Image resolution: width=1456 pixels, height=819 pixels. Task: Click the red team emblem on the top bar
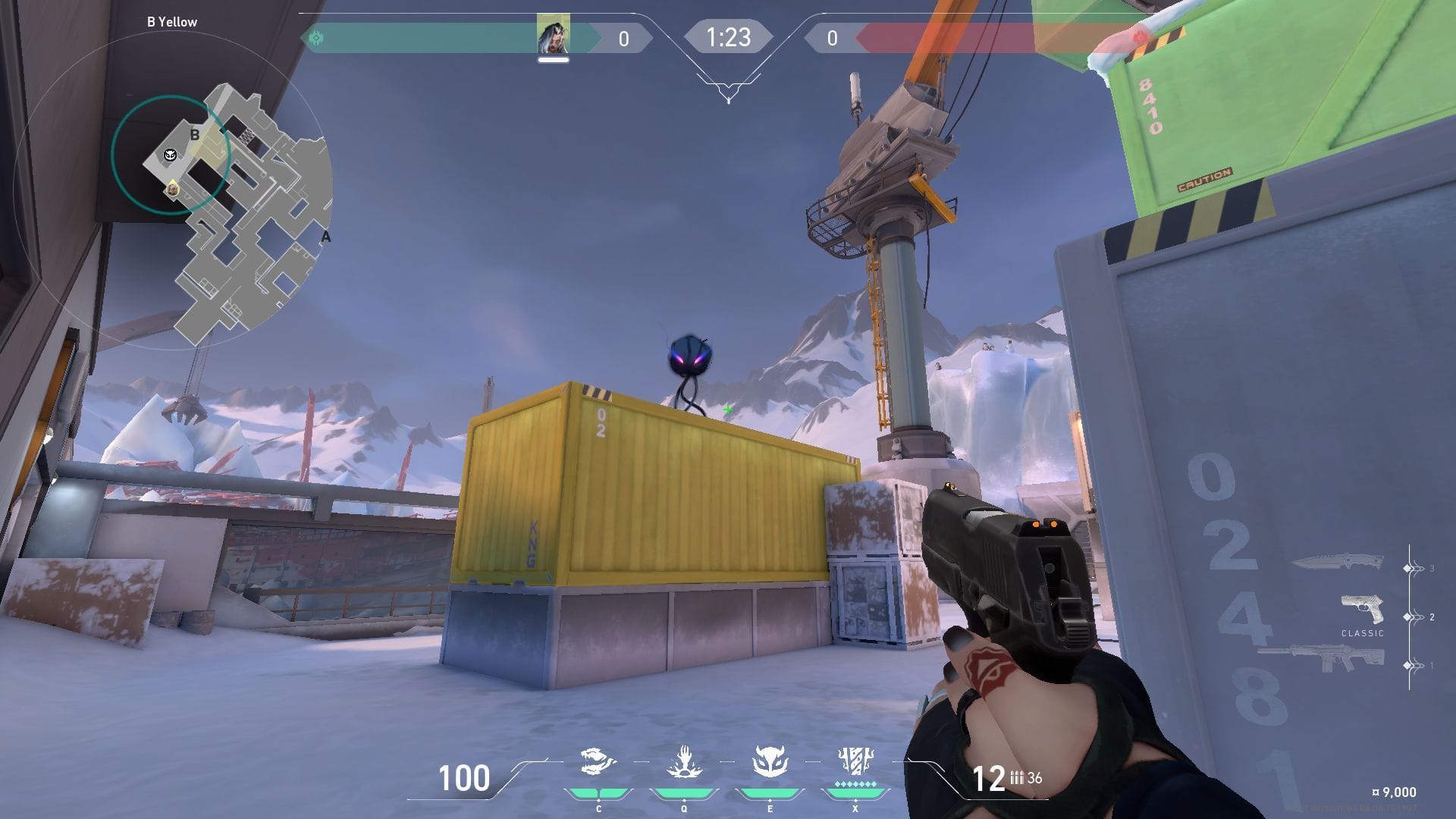coord(1138,37)
